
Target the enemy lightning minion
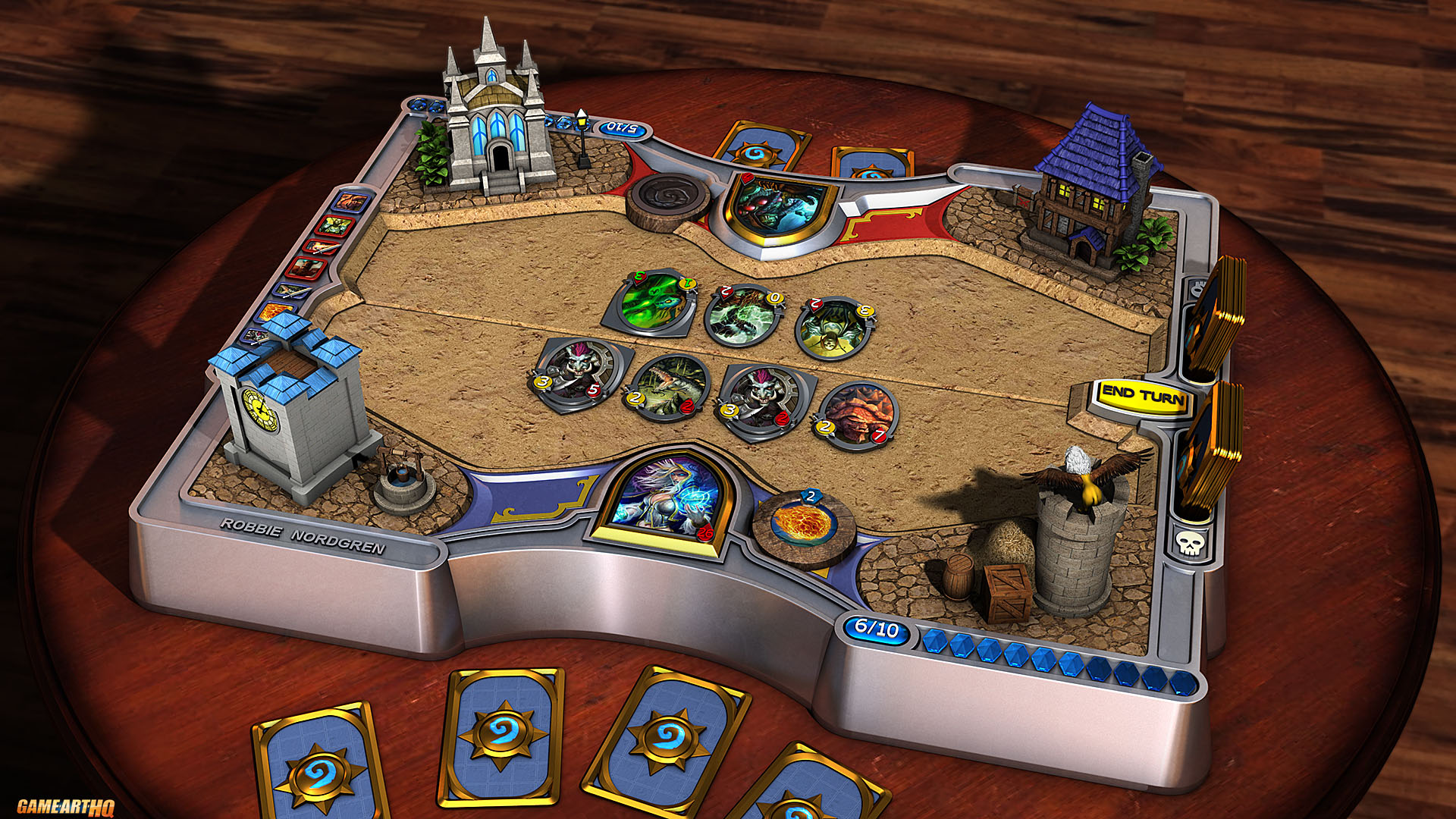coord(743,315)
